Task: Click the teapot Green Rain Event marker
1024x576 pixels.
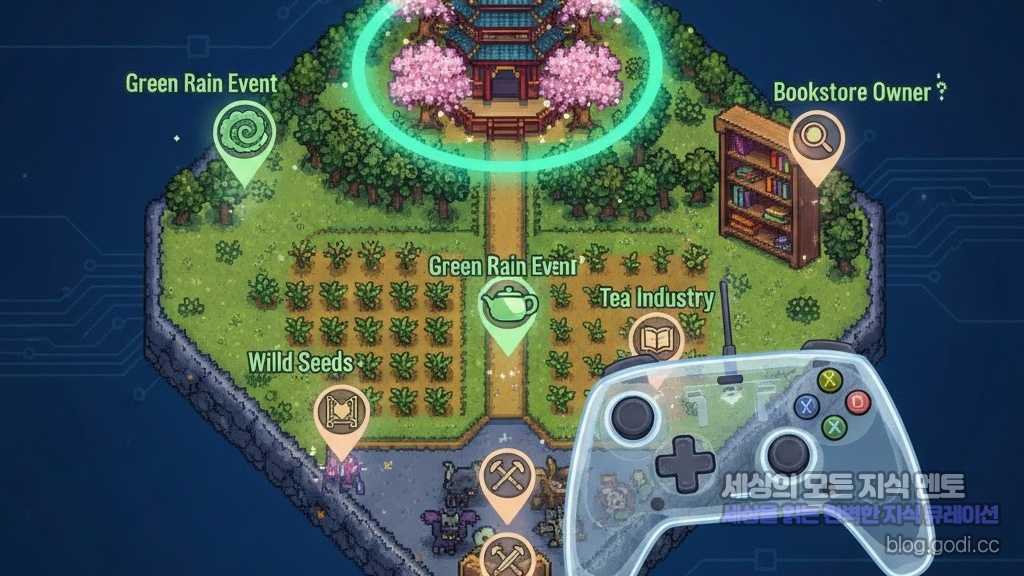Action: (509, 304)
